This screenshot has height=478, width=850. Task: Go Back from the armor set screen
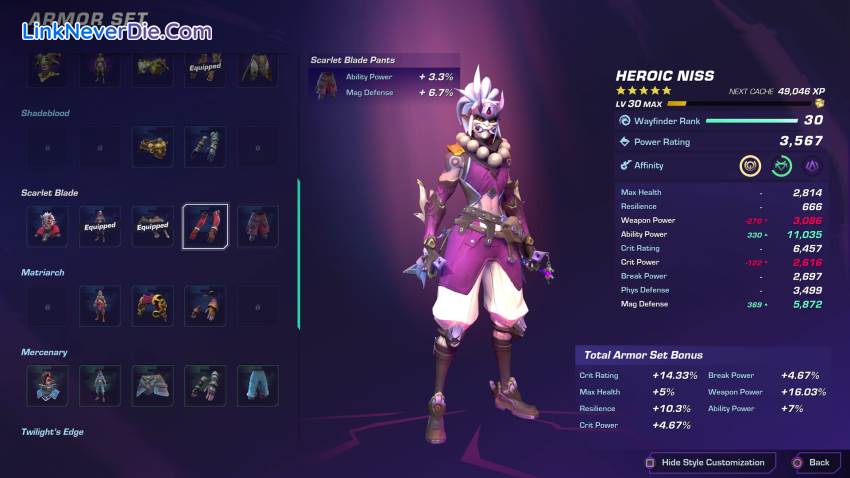tap(811, 462)
